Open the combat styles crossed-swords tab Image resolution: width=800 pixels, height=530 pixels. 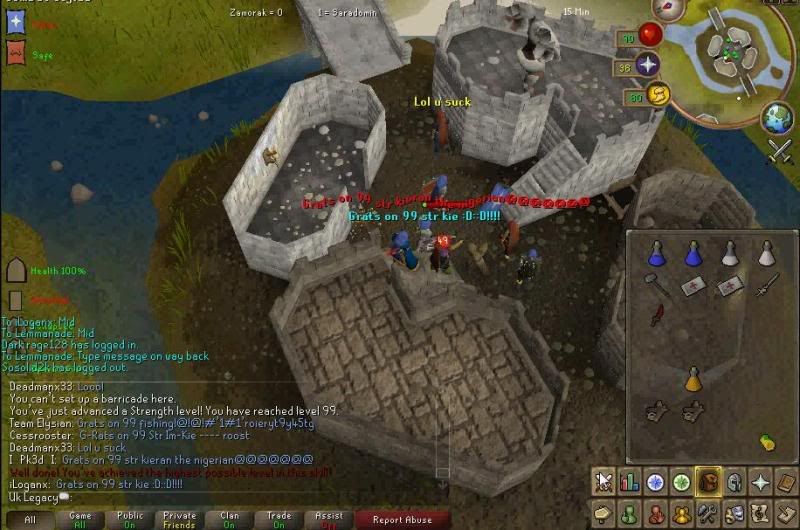tap(603, 483)
